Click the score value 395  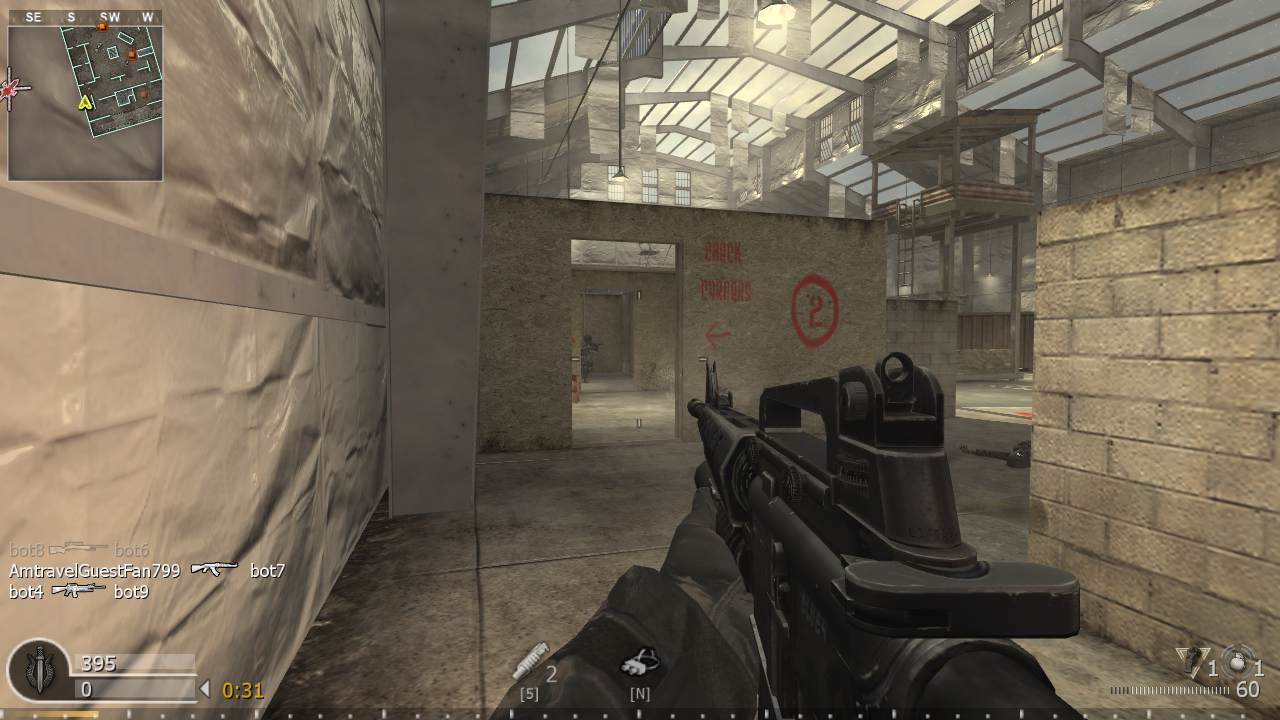pos(97,662)
